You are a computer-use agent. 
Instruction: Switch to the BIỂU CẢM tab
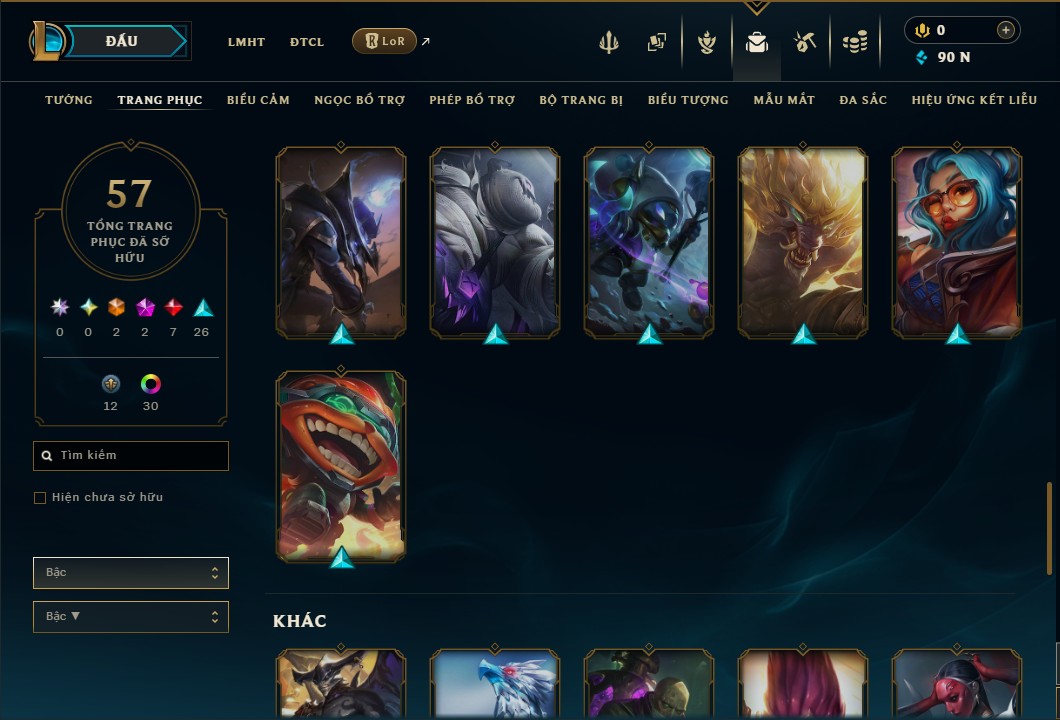pos(258,100)
